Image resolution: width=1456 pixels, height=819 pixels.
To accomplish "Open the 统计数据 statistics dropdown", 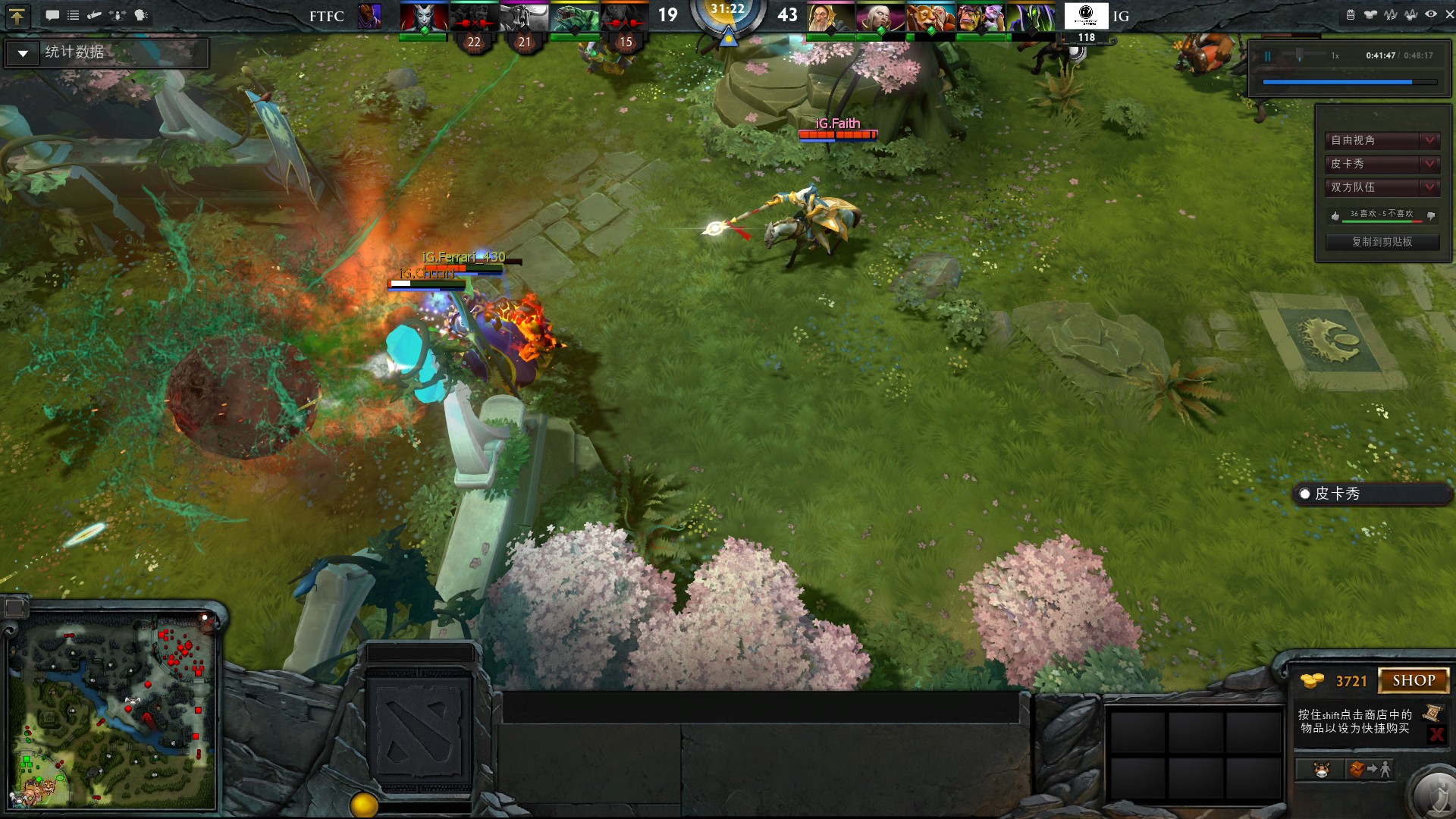I will [23, 53].
